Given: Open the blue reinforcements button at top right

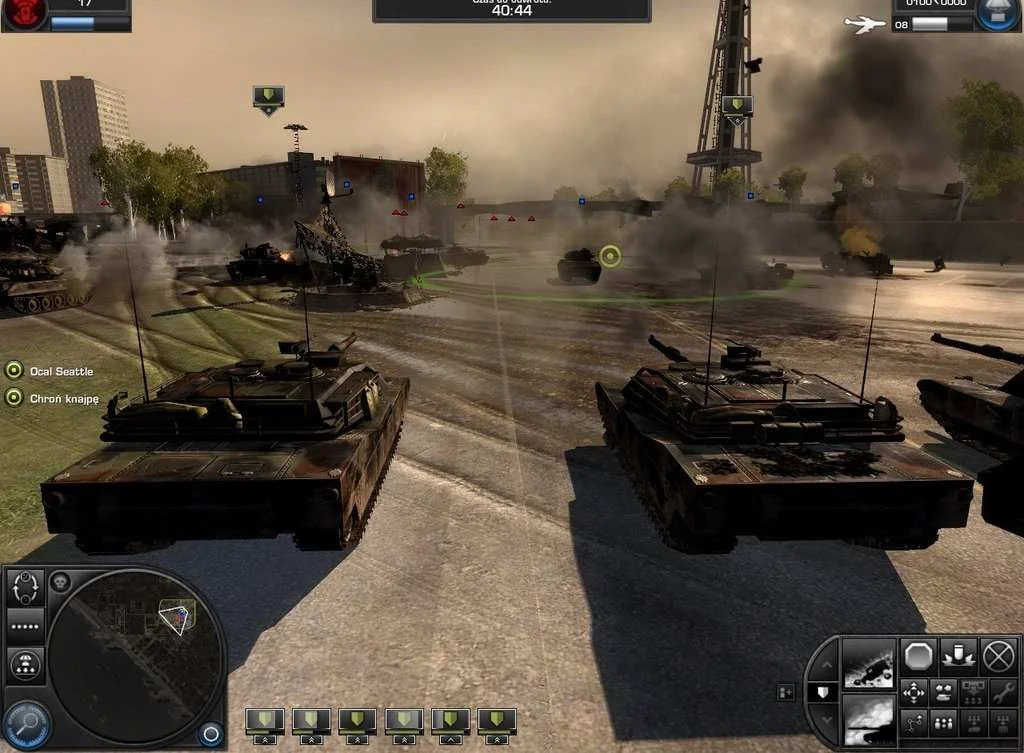Looking at the screenshot, I should tap(998, 16).
